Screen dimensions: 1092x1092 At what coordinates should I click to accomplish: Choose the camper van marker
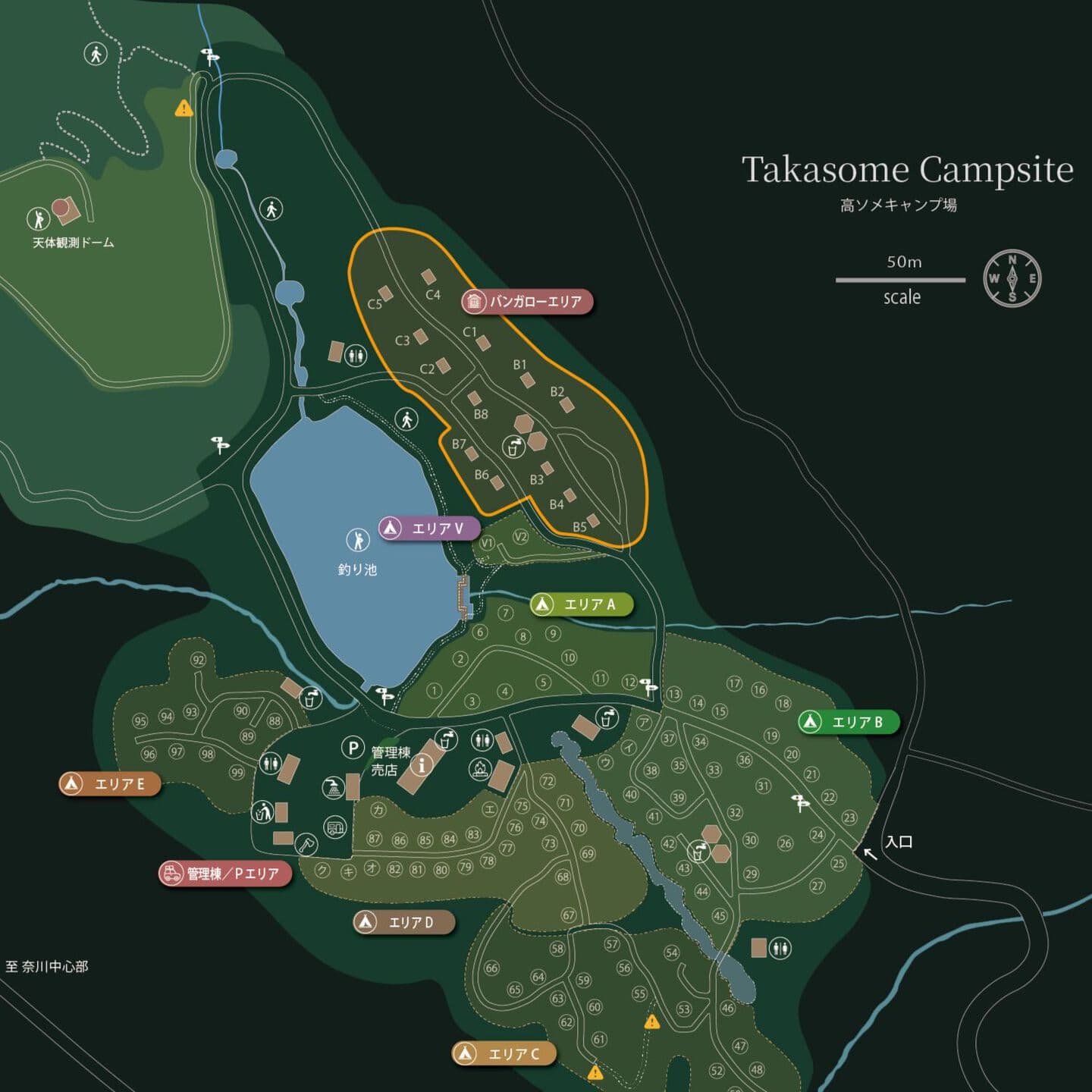tap(334, 827)
